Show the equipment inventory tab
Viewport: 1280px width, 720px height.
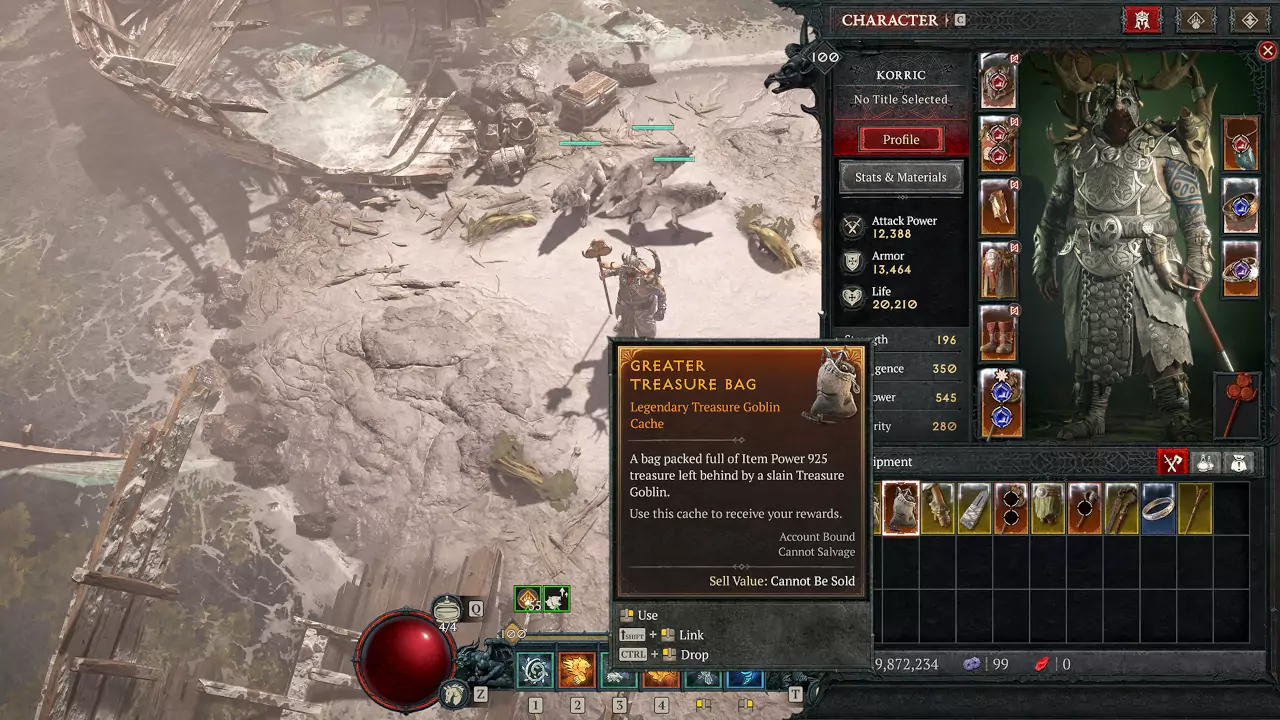1172,462
